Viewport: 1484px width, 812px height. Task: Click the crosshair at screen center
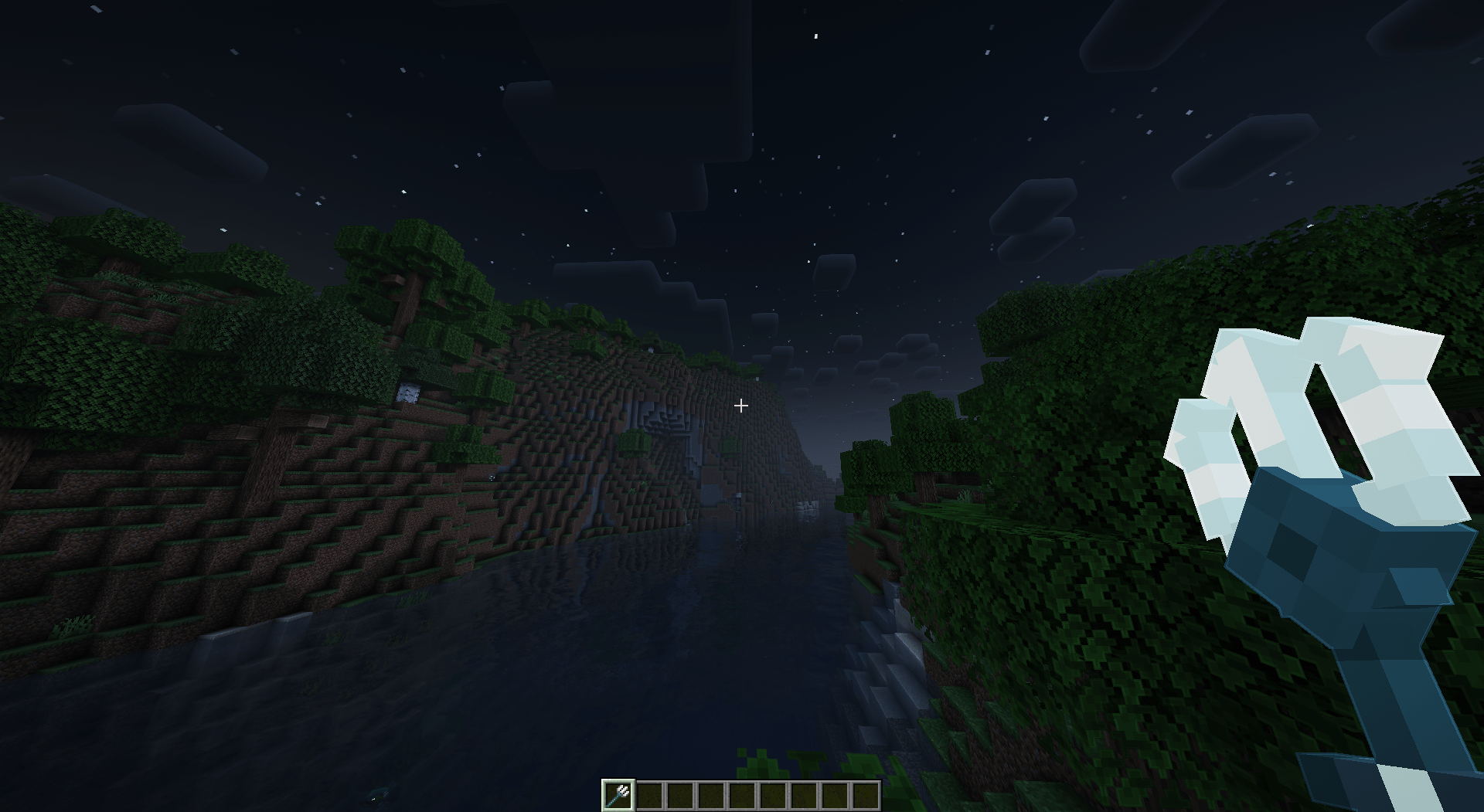[x=741, y=405]
